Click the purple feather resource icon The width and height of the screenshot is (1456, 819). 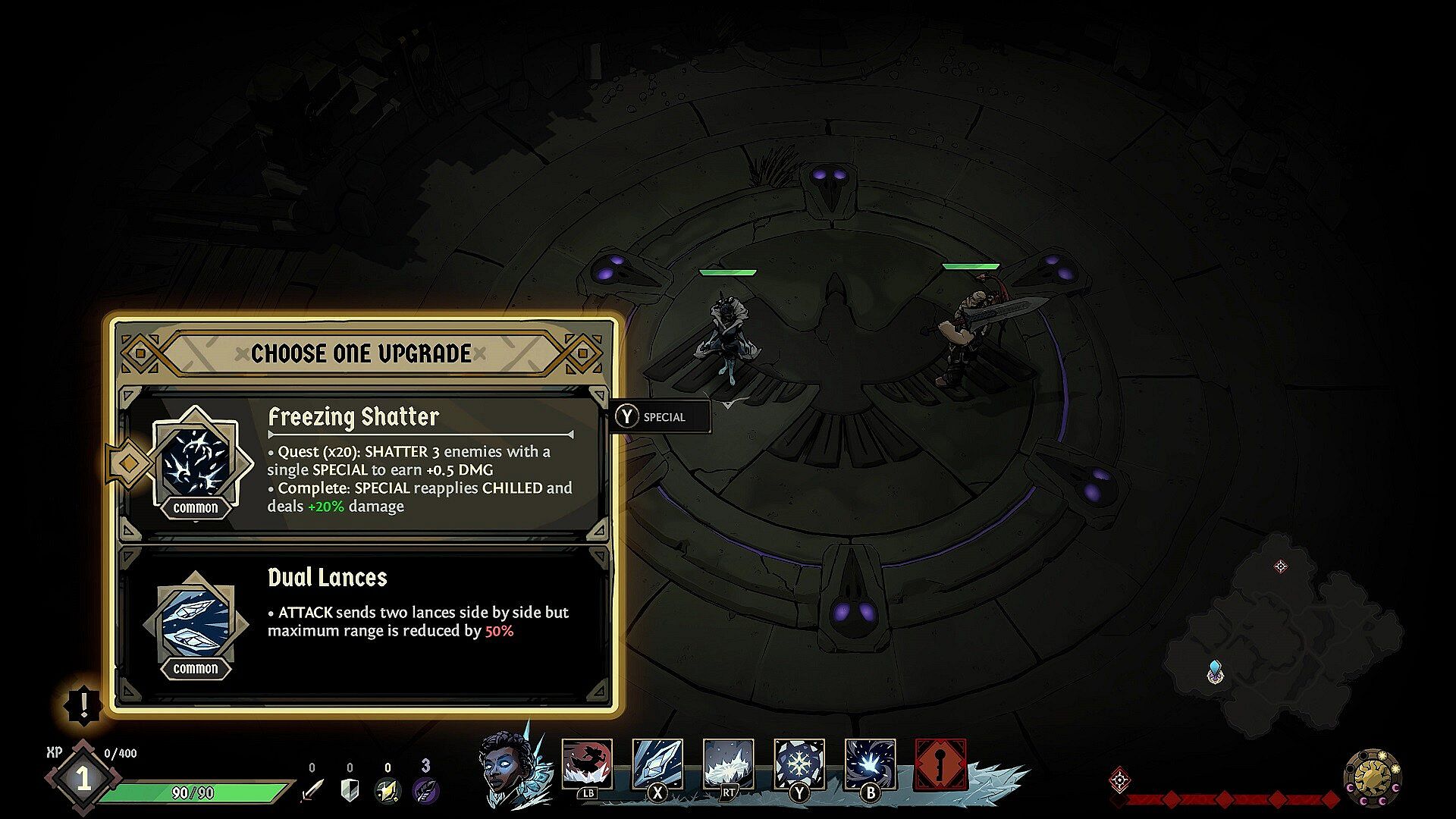pos(425,790)
